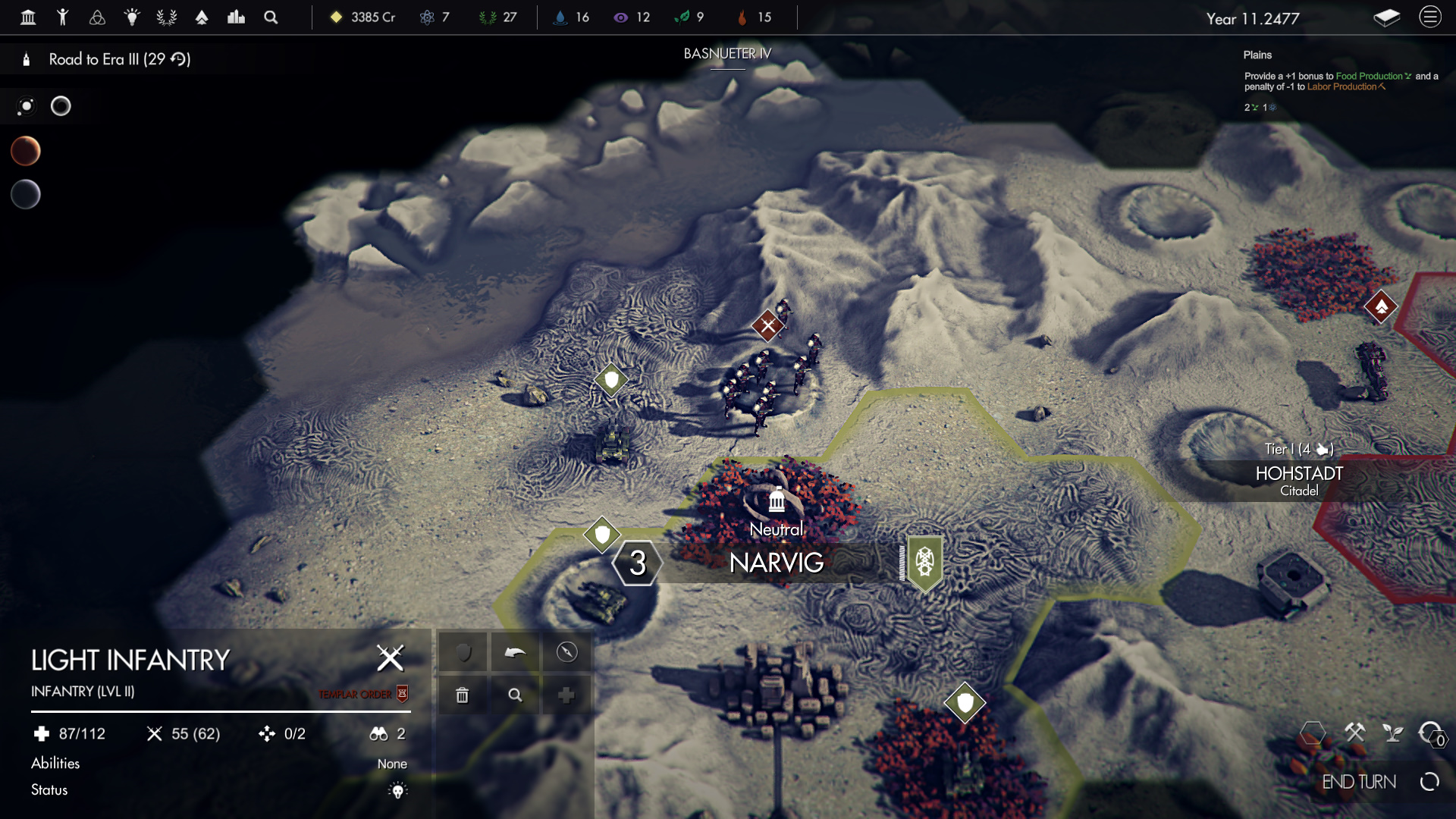Select the red planet in the sidebar
The image size is (1456, 819).
[x=26, y=150]
